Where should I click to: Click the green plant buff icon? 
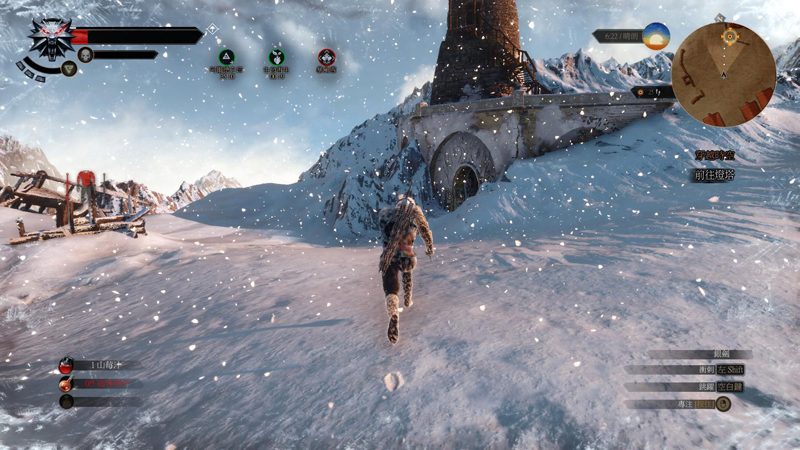click(x=276, y=57)
